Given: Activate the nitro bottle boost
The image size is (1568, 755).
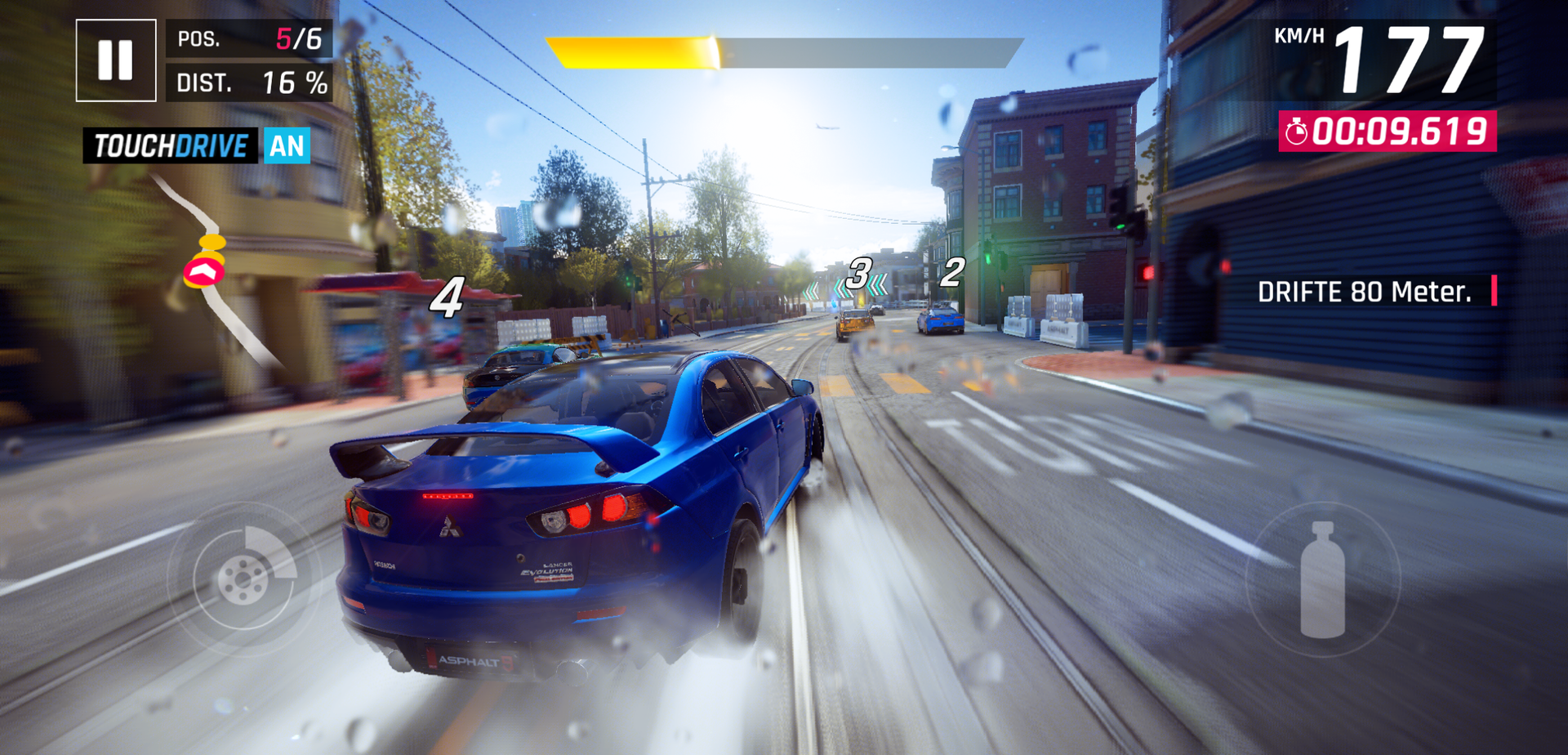Looking at the screenshot, I should pyautogui.click(x=1322, y=579).
